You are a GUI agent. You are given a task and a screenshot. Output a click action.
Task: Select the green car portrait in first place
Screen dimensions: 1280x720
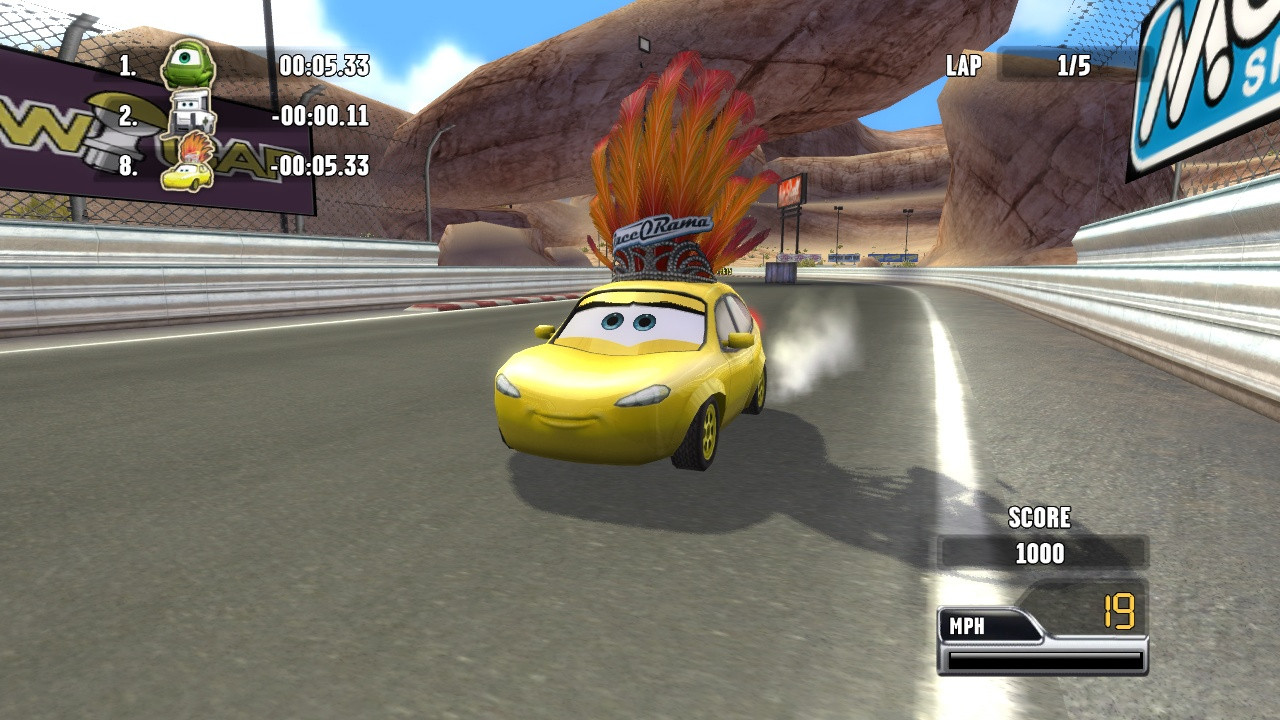coord(187,65)
